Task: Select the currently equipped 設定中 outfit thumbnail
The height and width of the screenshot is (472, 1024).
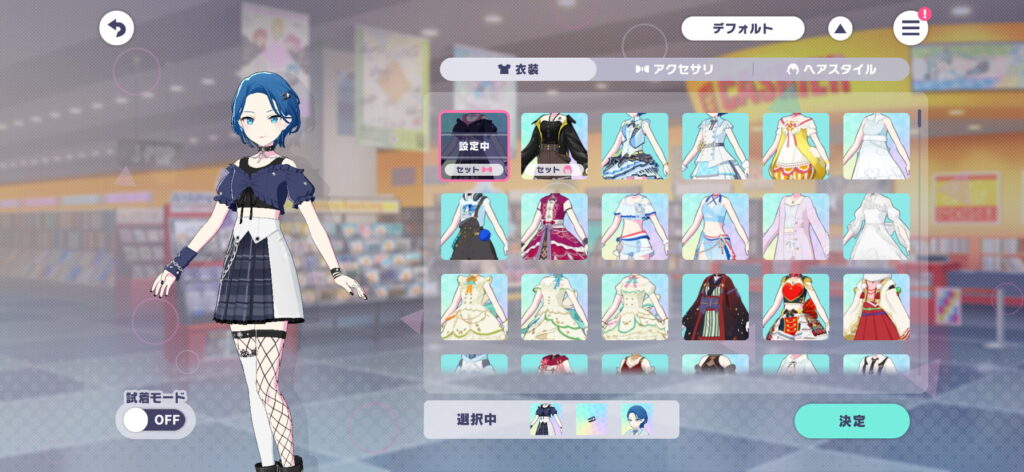Action: click(x=474, y=146)
